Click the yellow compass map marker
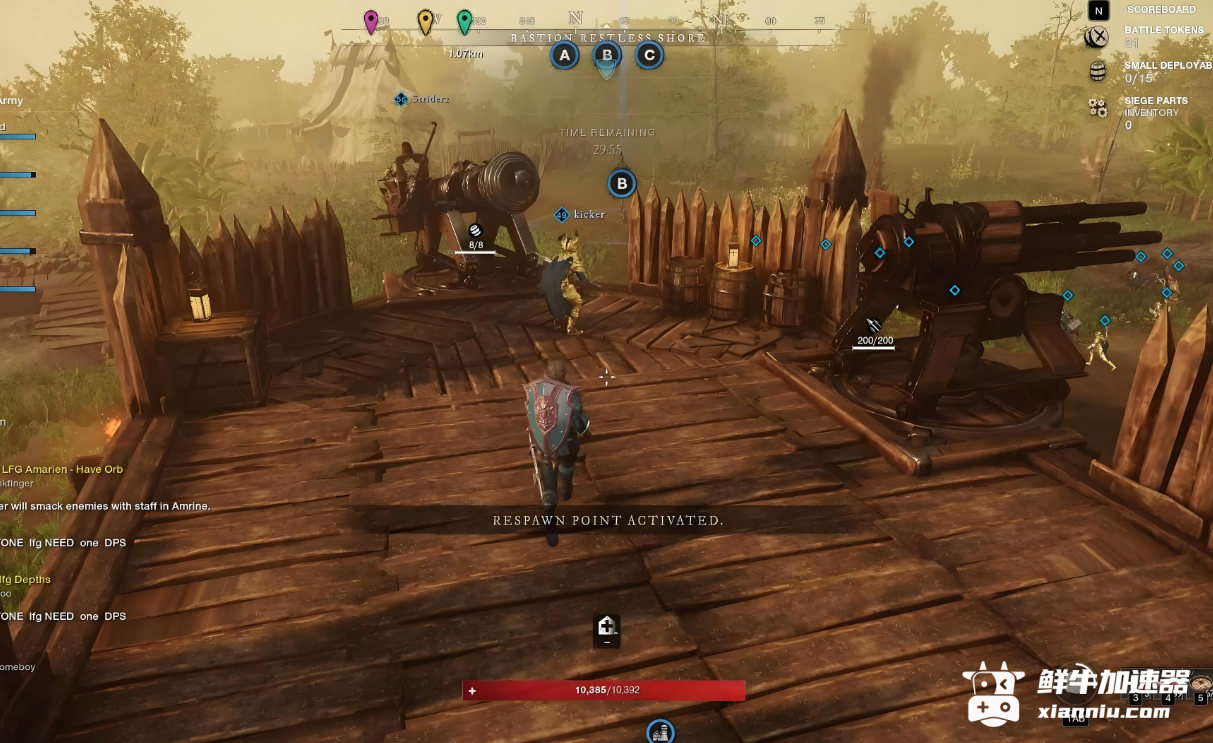 pos(425,21)
